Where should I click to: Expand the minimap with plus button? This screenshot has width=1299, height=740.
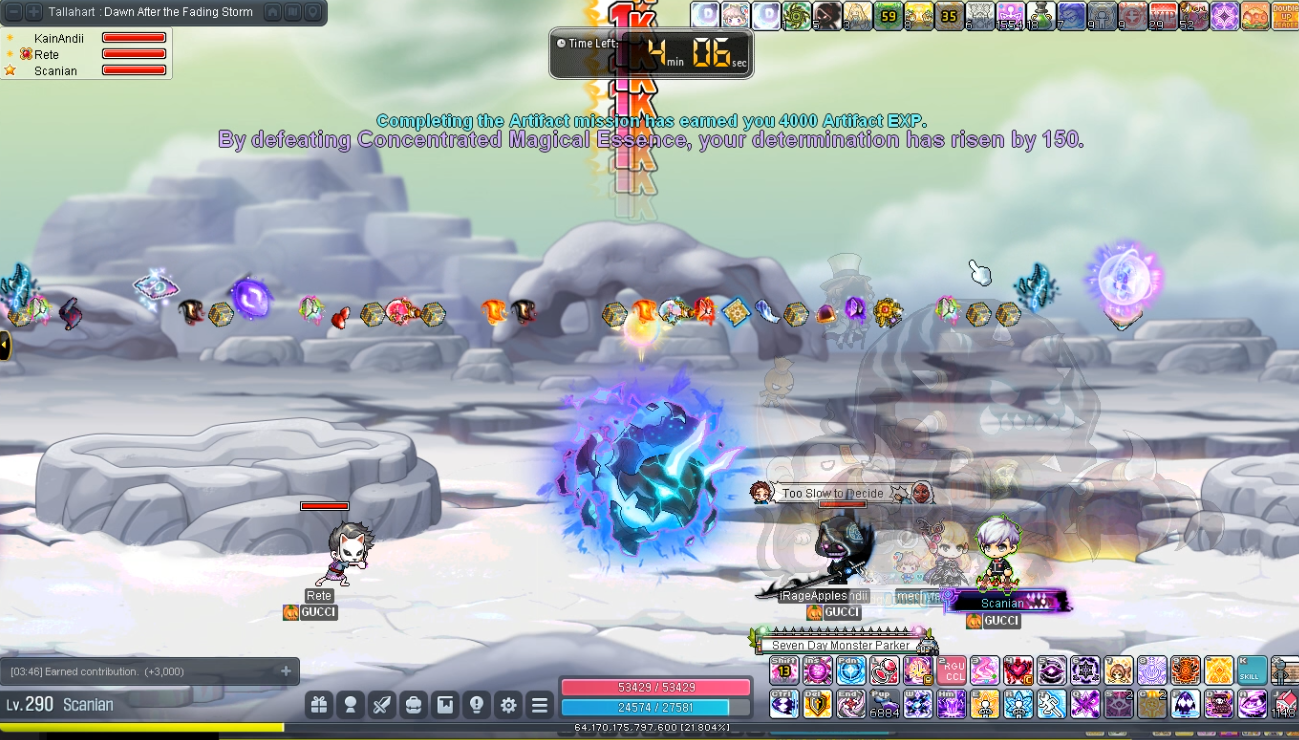click(33, 12)
